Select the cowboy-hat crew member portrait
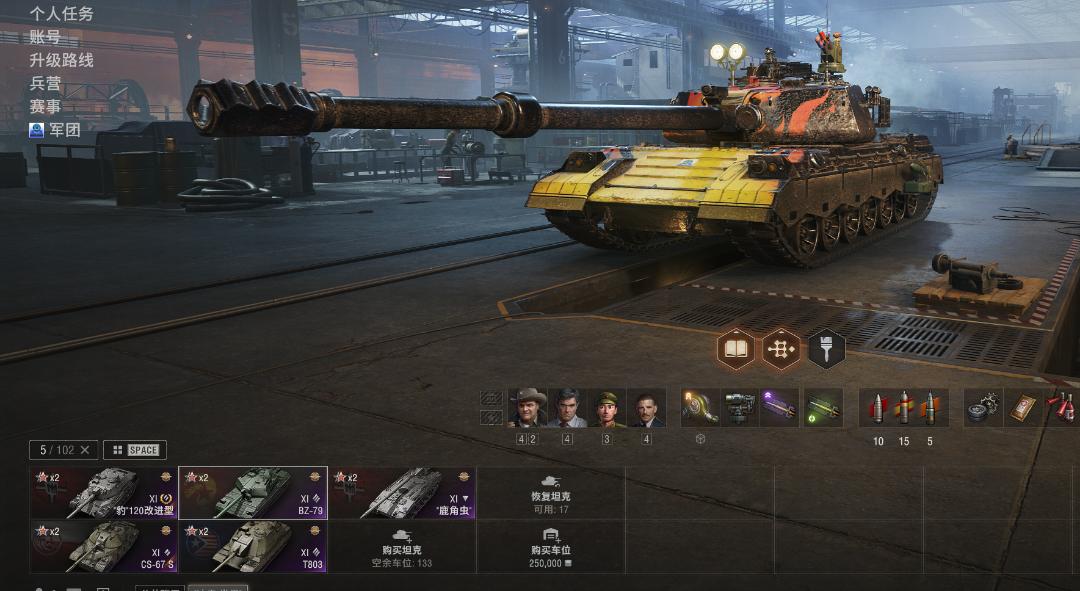1080x591 pixels. (527, 408)
